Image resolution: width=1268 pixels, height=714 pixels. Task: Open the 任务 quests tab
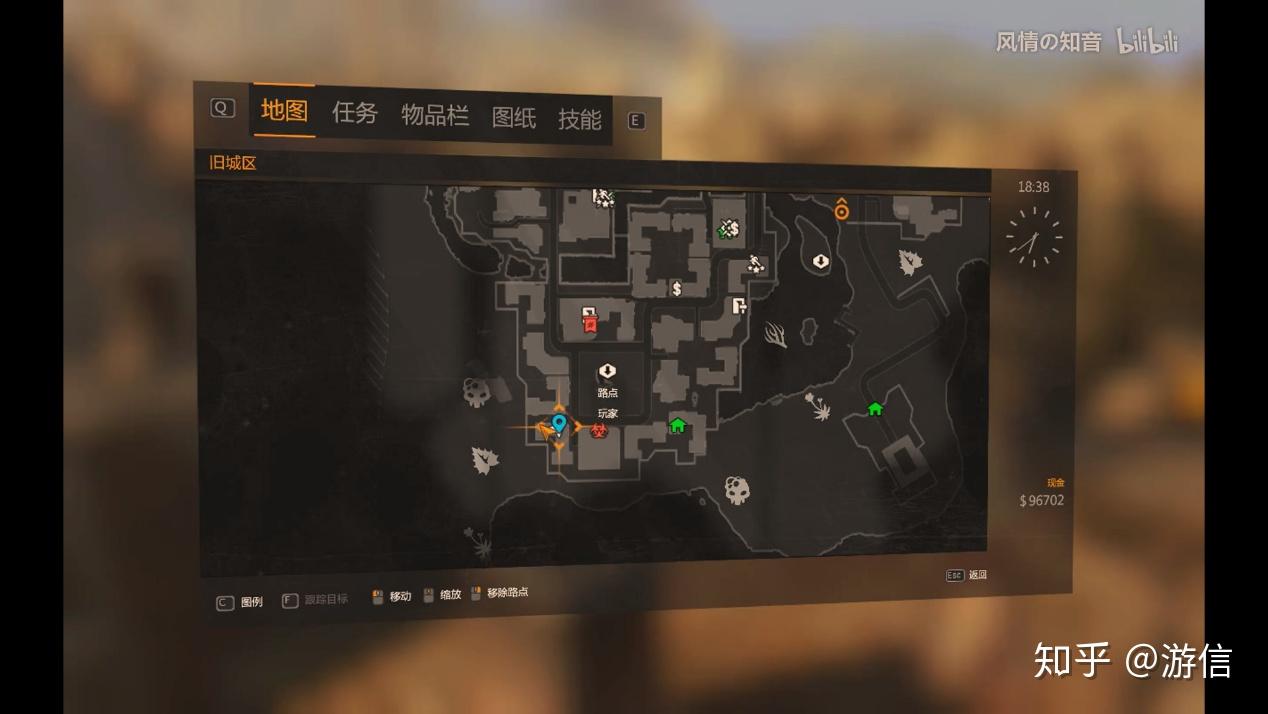point(355,113)
